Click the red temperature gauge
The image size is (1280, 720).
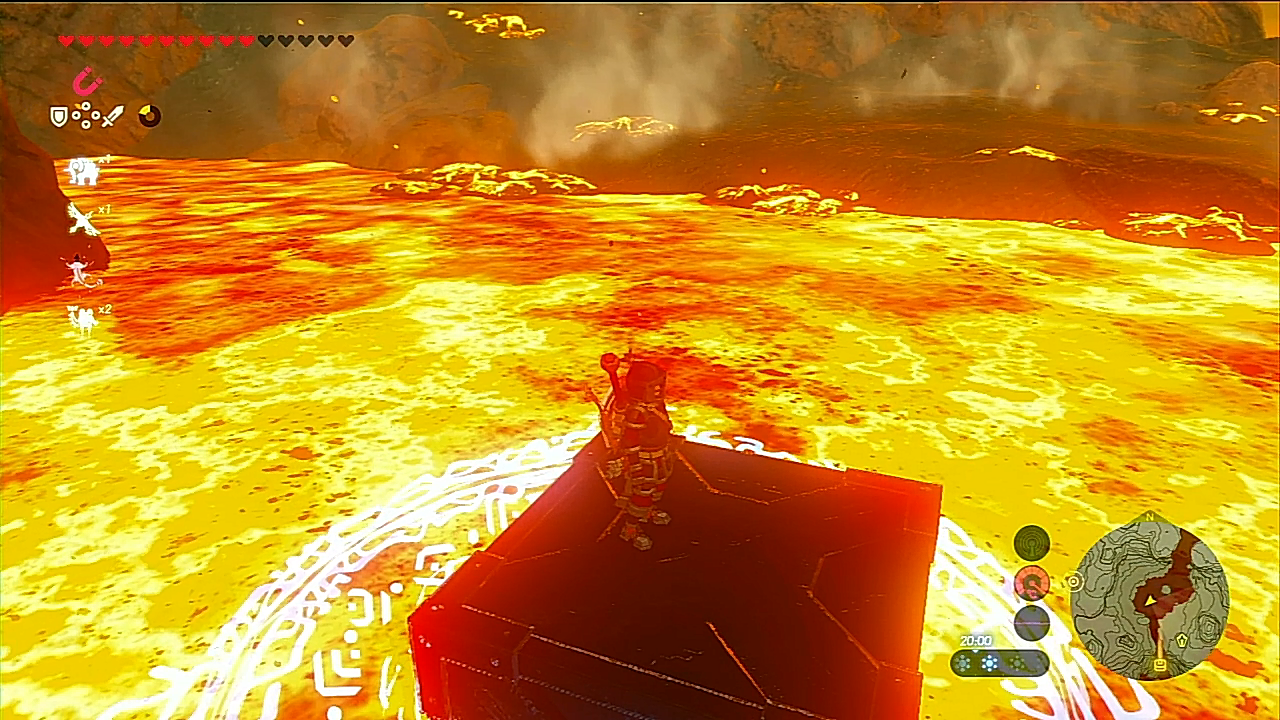click(x=1032, y=582)
